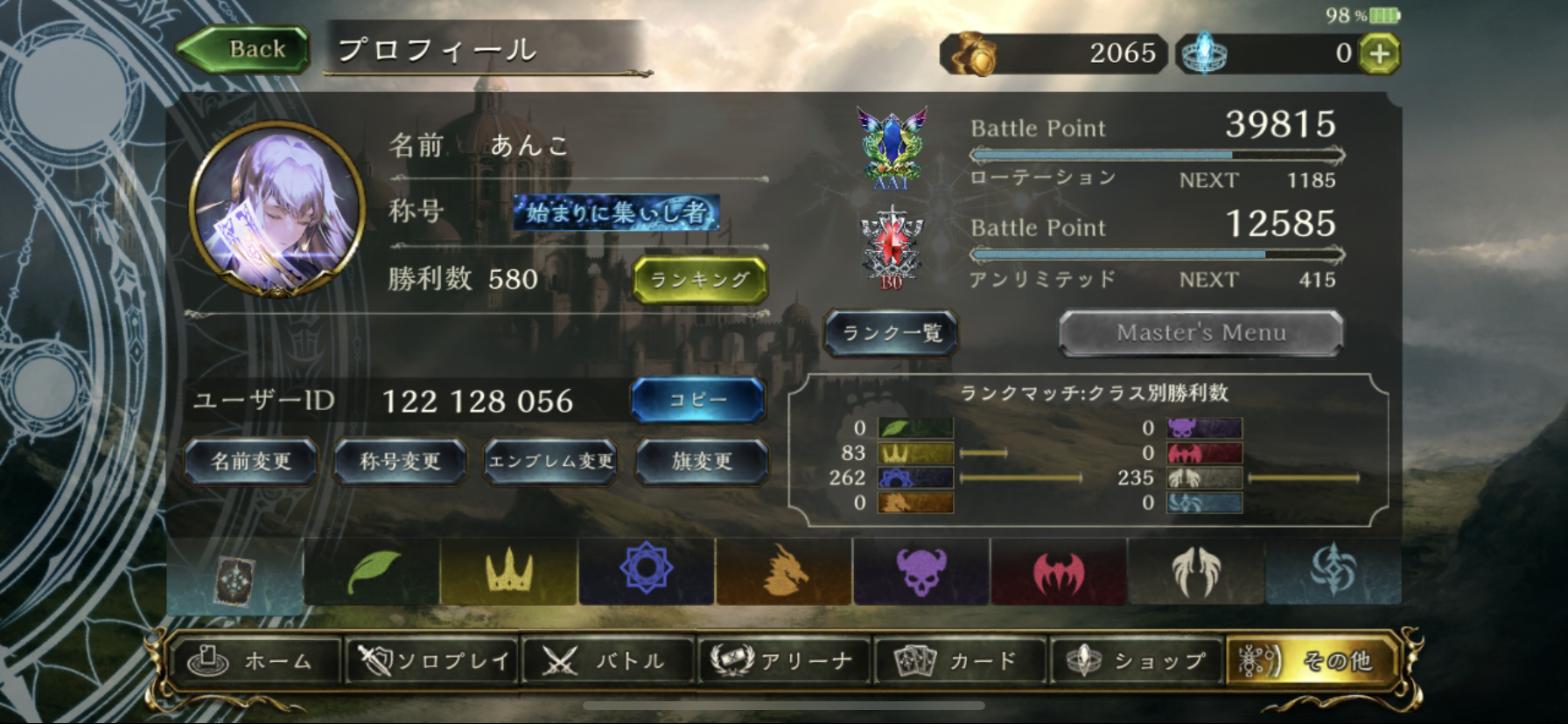Select the gold crown class tab
The image size is (1568, 724).
[x=509, y=572]
